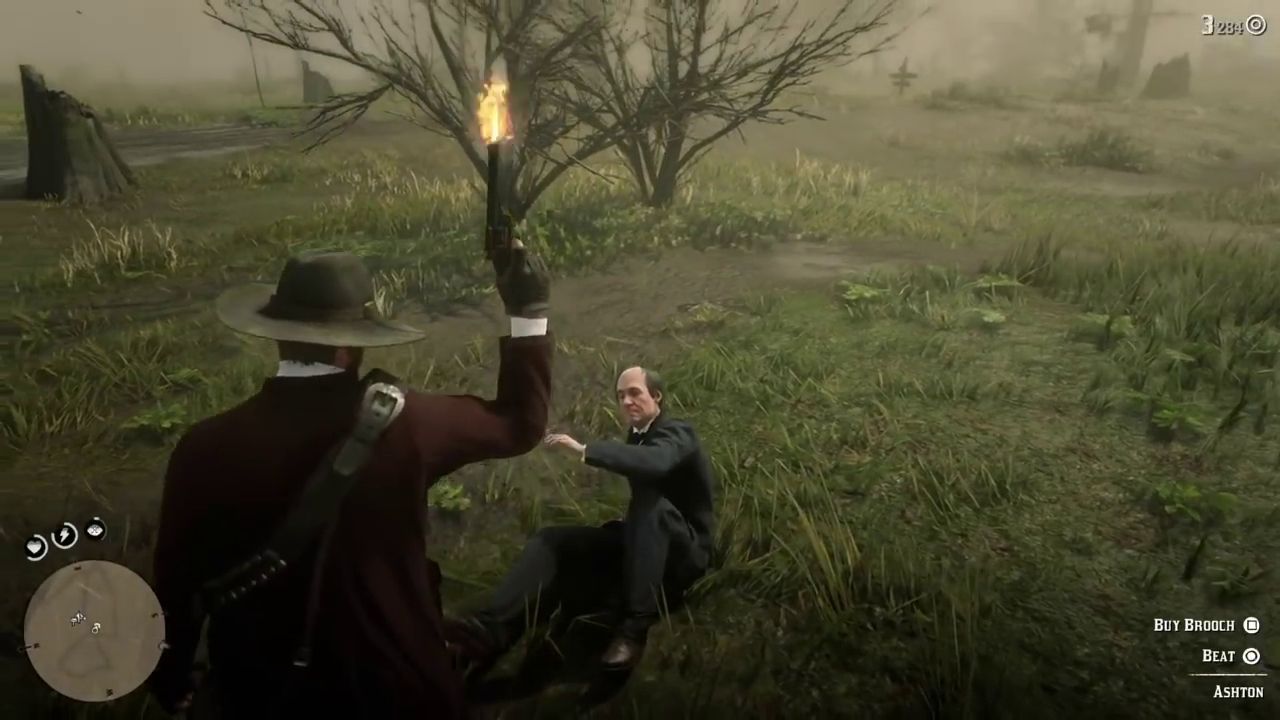Click the ammo count reading 284
This screenshot has height=720, width=1280.
(x=1233, y=26)
